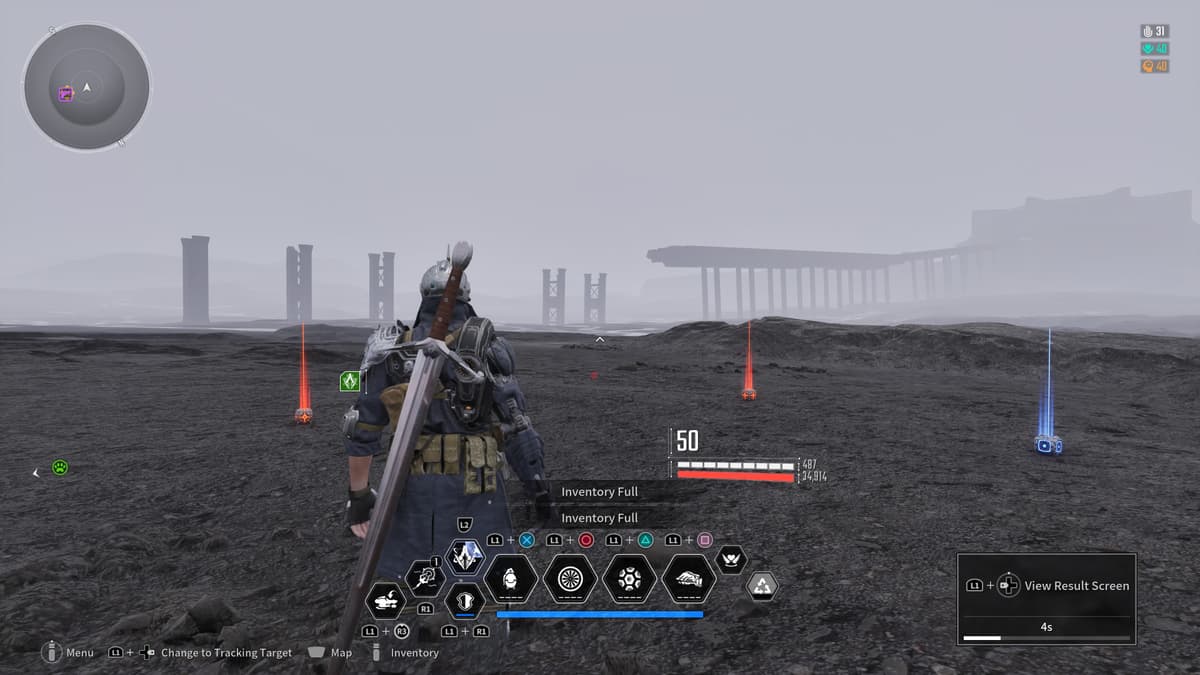Select the green hexagon badge beside the character
1200x675 pixels.
350,381
